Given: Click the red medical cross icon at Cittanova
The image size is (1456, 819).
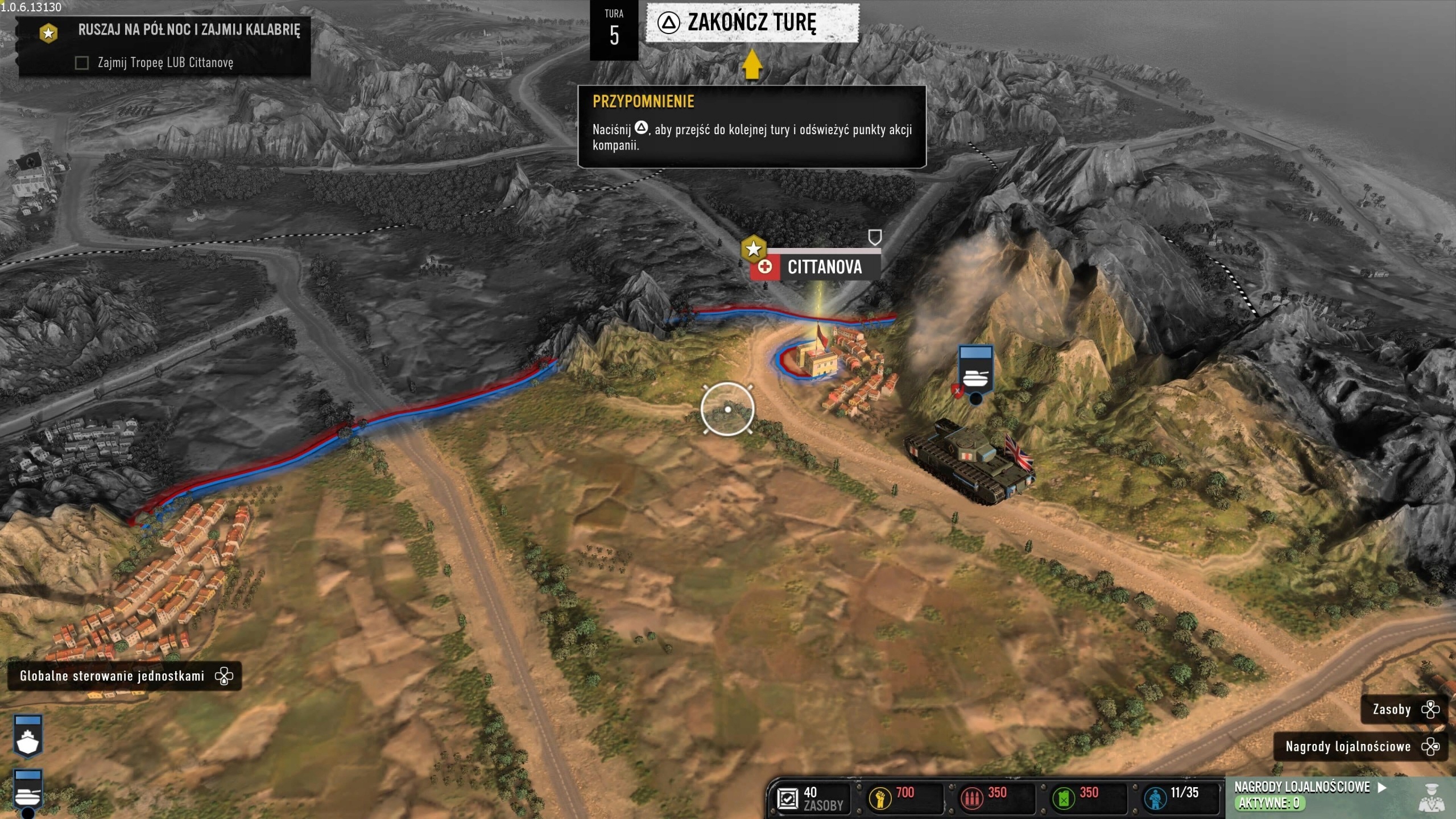Looking at the screenshot, I should 766,267.
